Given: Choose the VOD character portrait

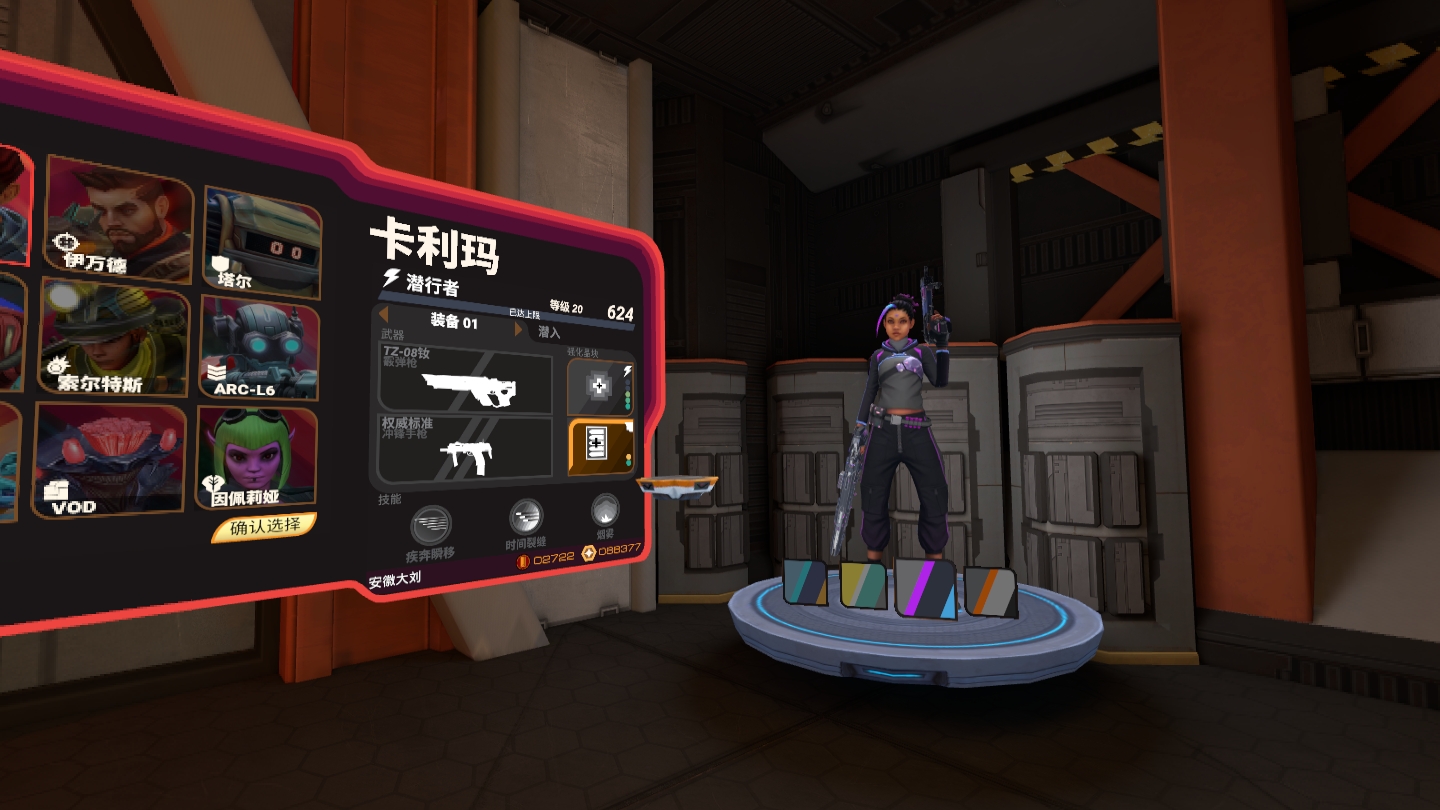Looking at the screenshot, I should tap(110, 459).
